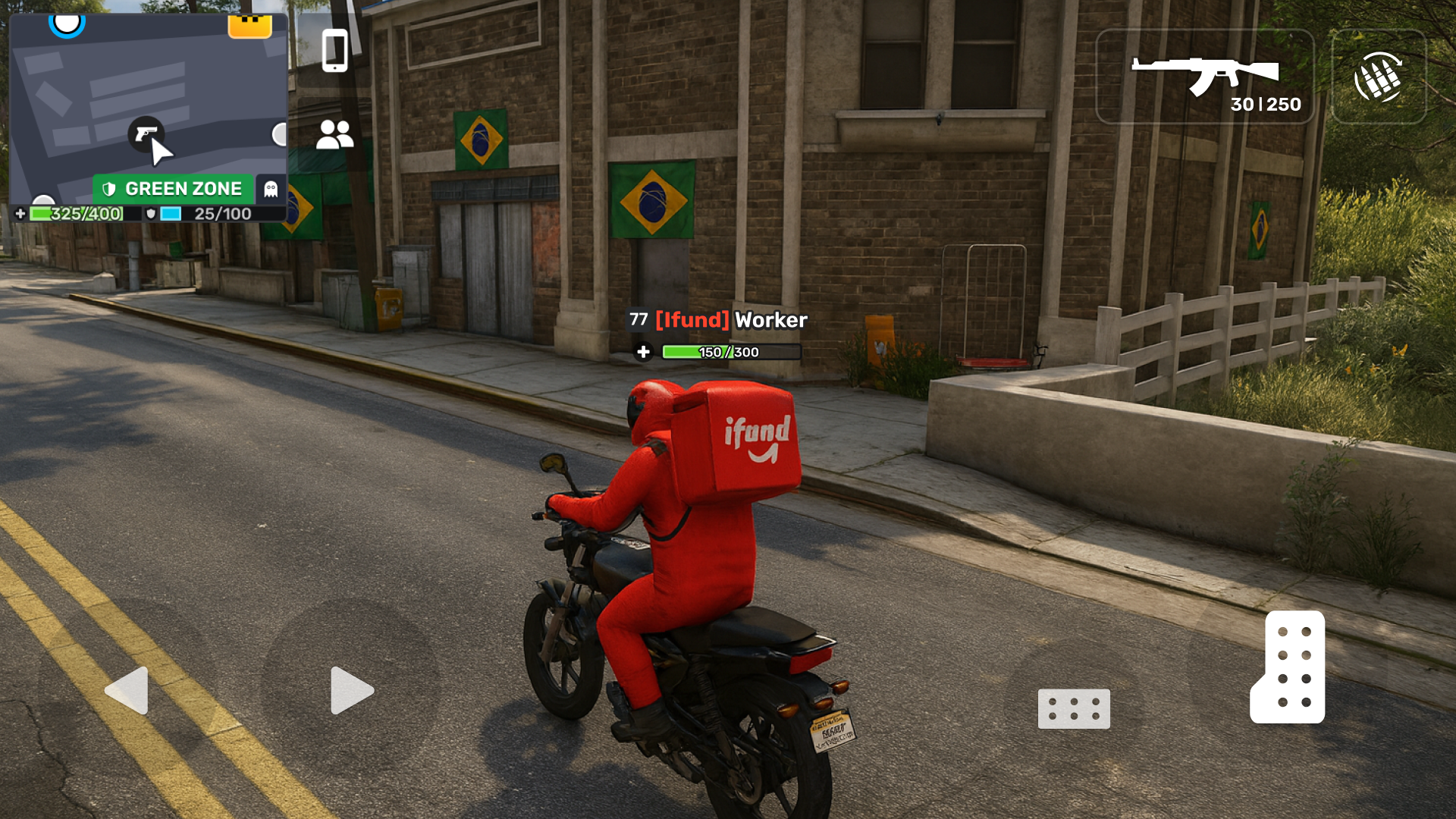The height and width of the screenshot is (819, 1456).
Task: Open the GREEN ZONE status badge
Action: pos(174,188)
